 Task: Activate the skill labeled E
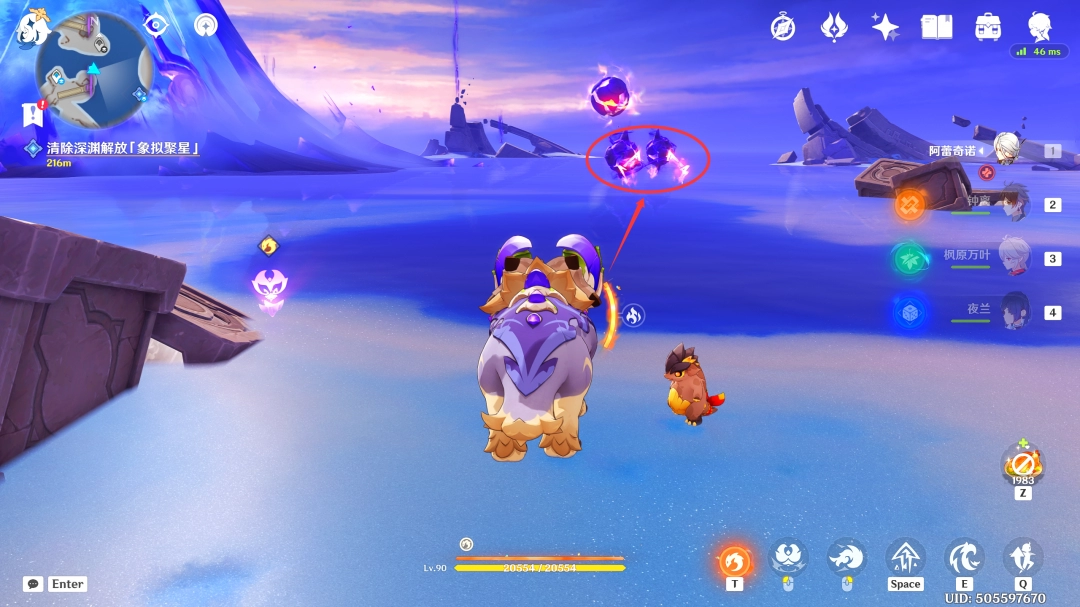click(964, 558)
